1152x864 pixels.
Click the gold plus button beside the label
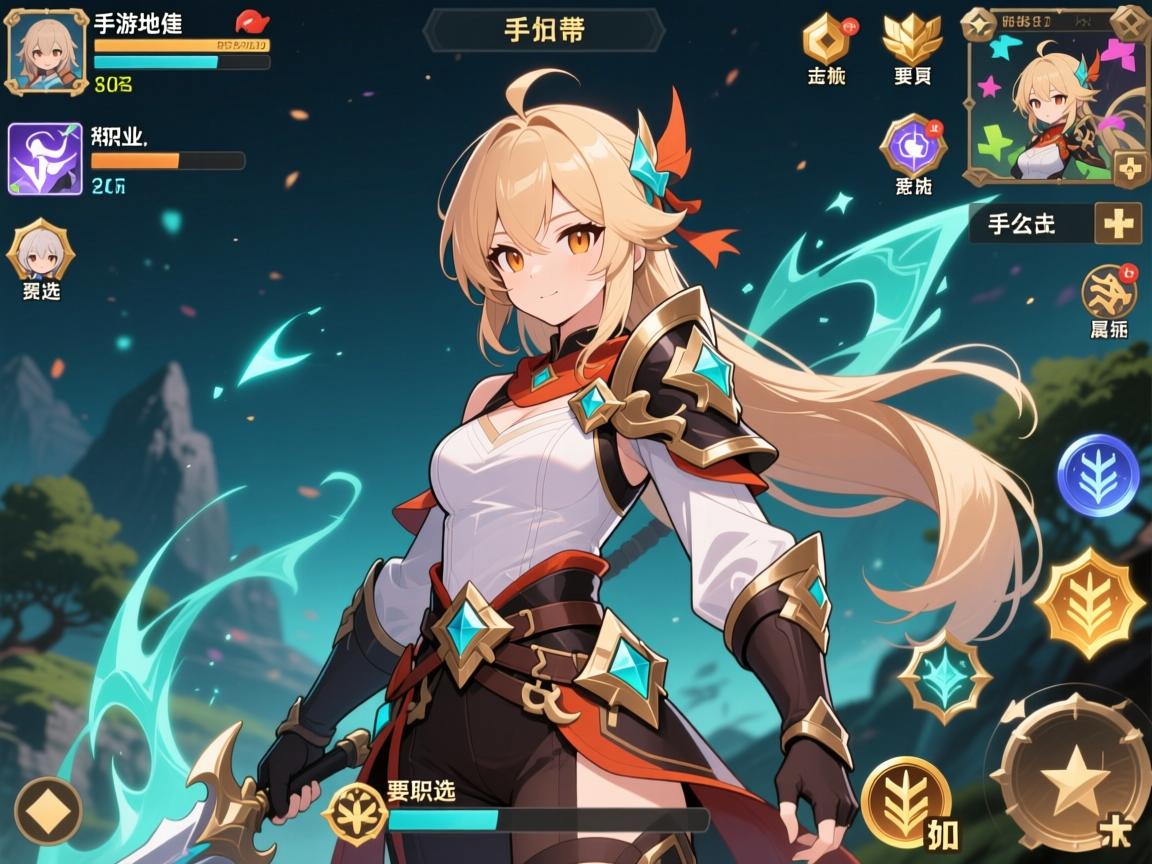point(1117,224)
